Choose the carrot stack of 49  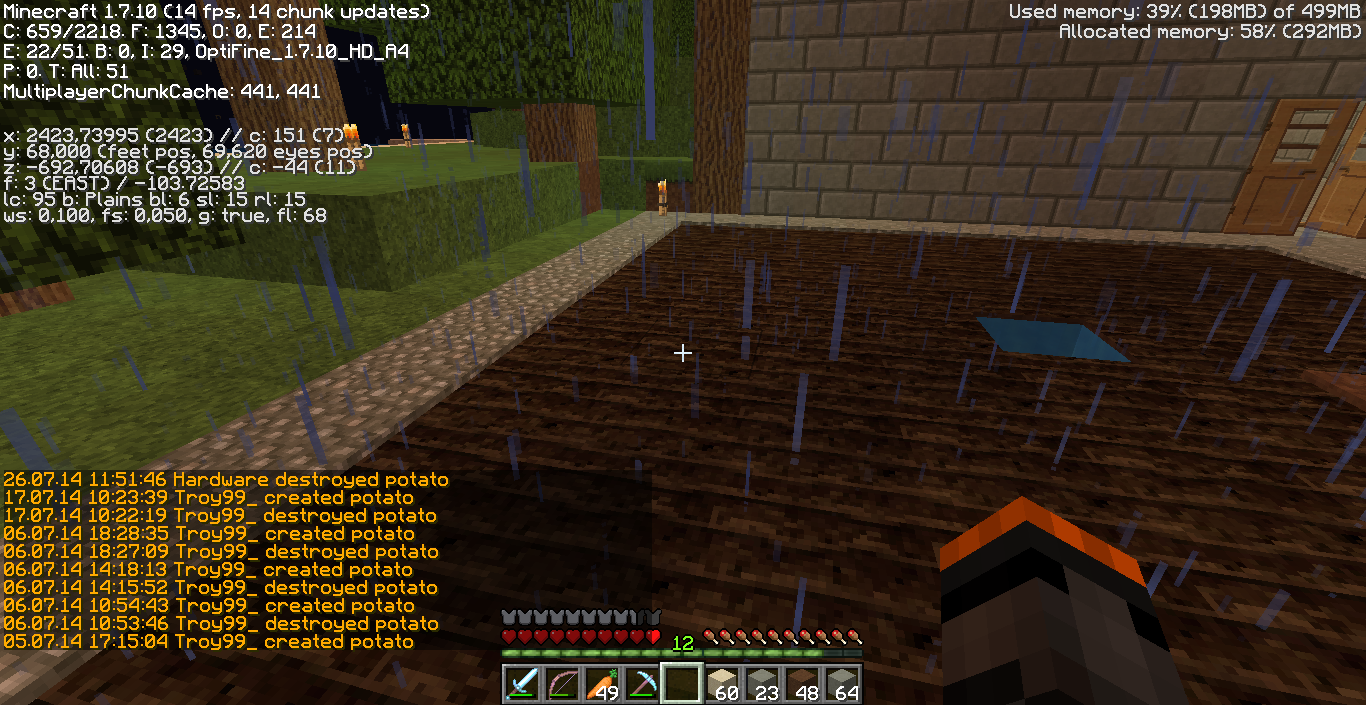pos(602,684)
